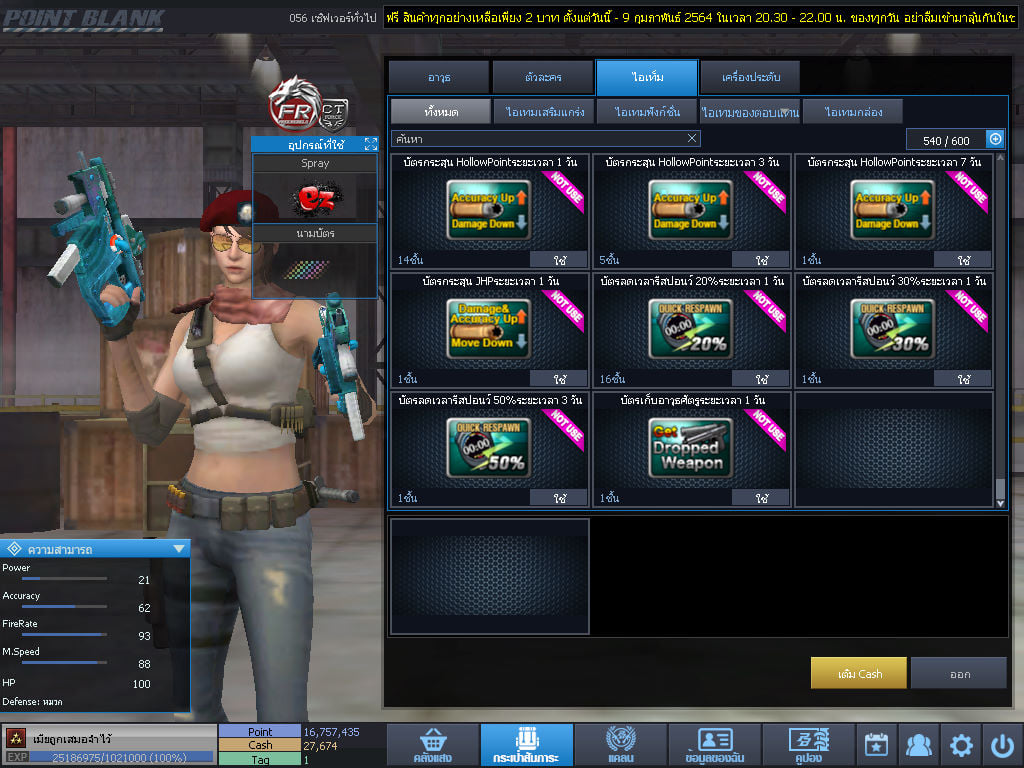Select the เครื่องประดับ accessories tab
This screenshot has height=768, width=1024.
749,77
